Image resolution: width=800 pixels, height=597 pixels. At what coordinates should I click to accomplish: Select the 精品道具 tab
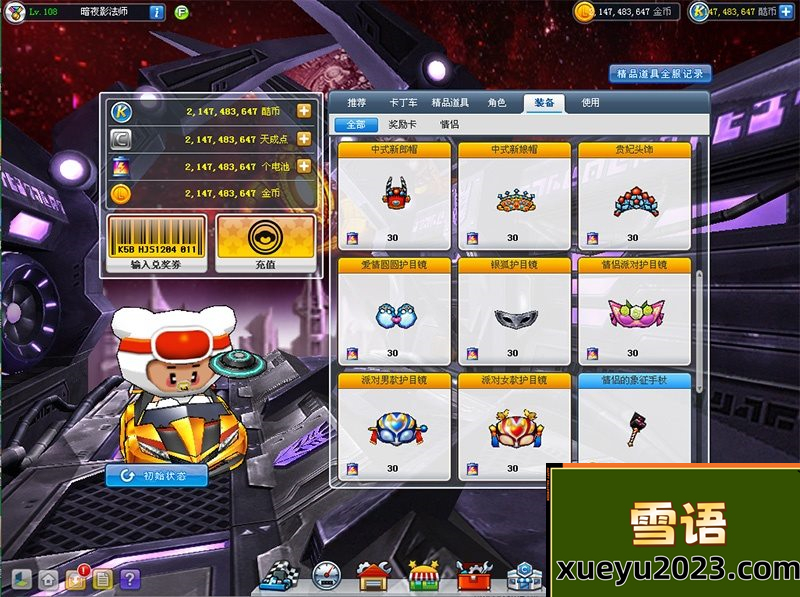(x=451, y=102)
